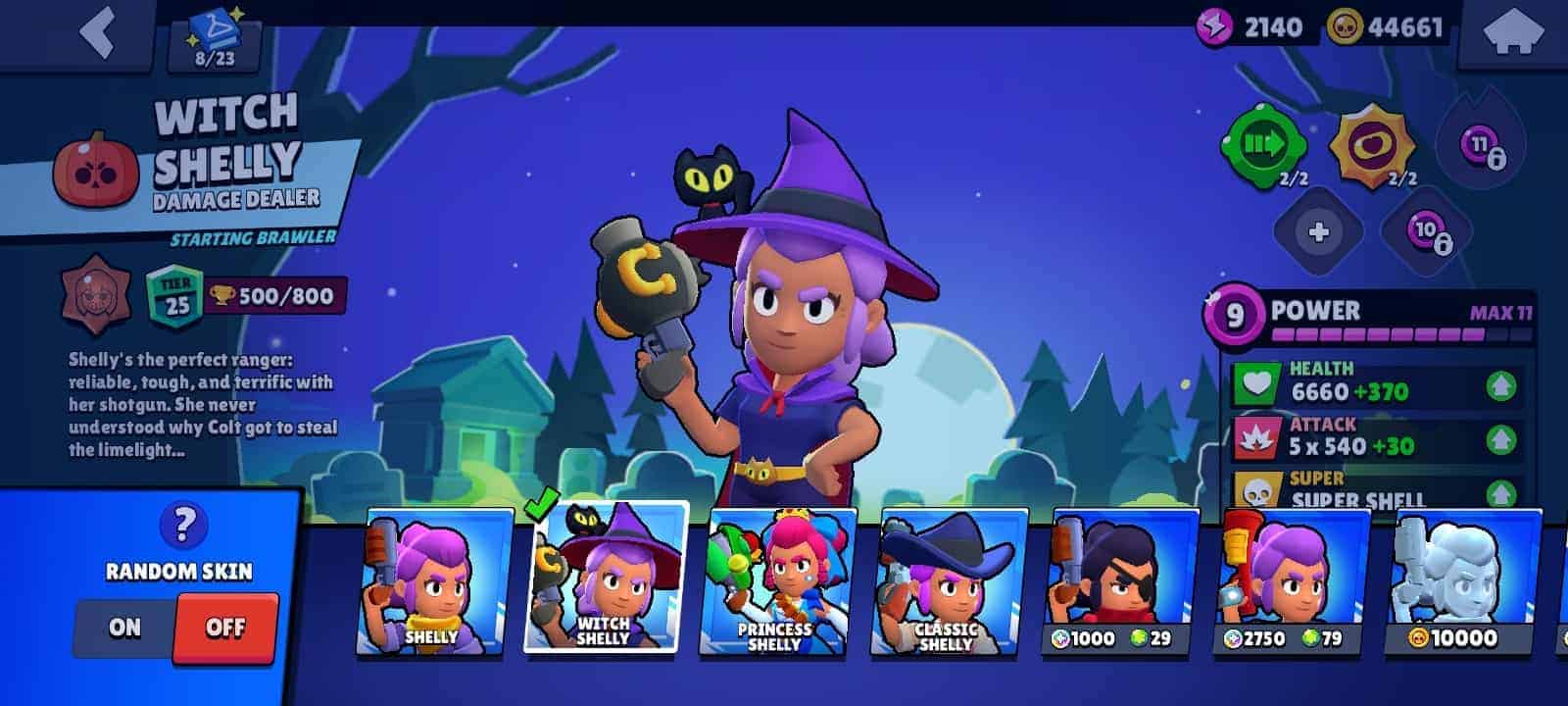Screen dimensions: 1568x706
Task: Select the Classic Shelly skin
Action: (946, 580)
